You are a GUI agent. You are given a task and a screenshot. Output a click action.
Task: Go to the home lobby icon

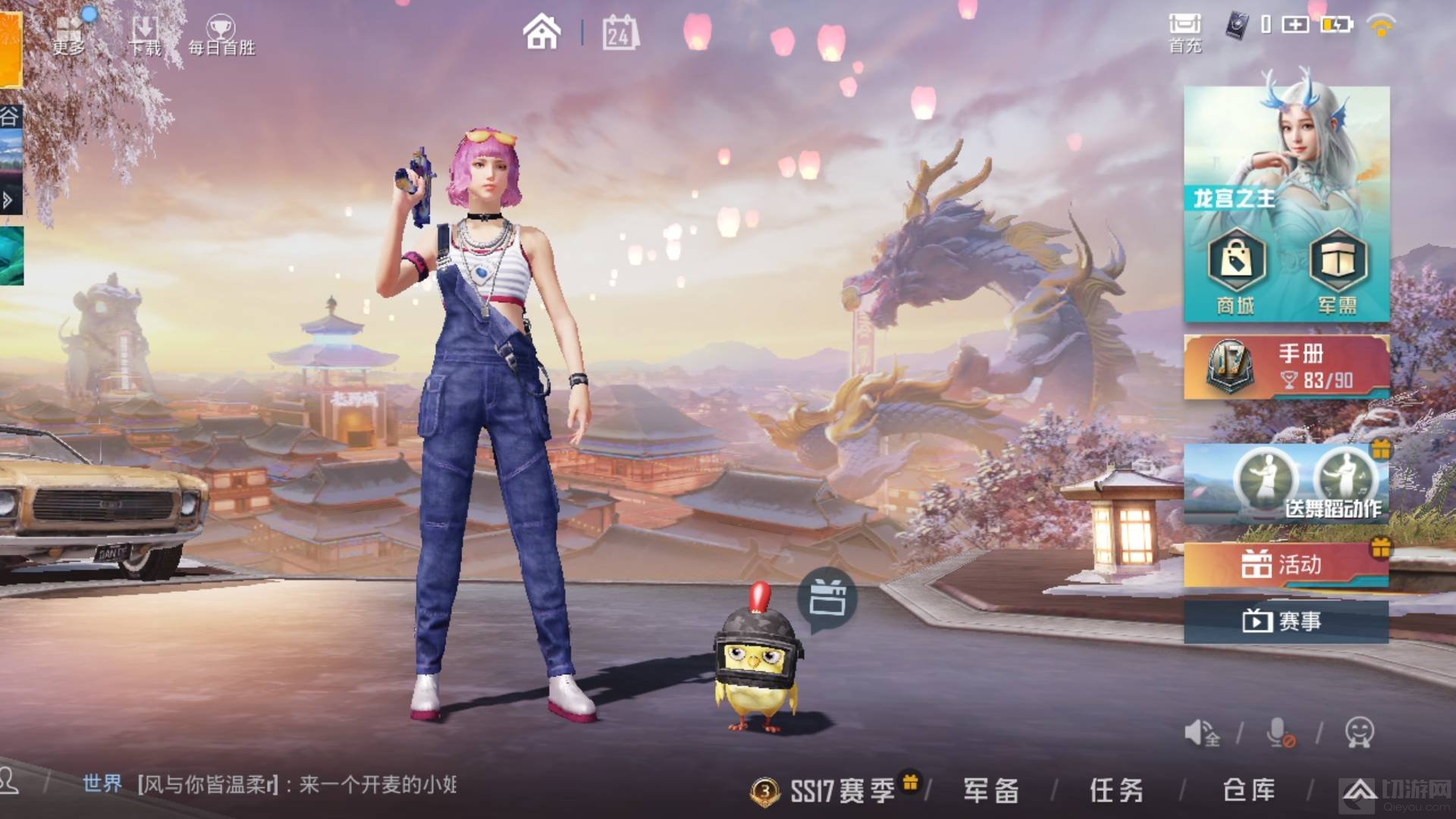pos(541,33)
